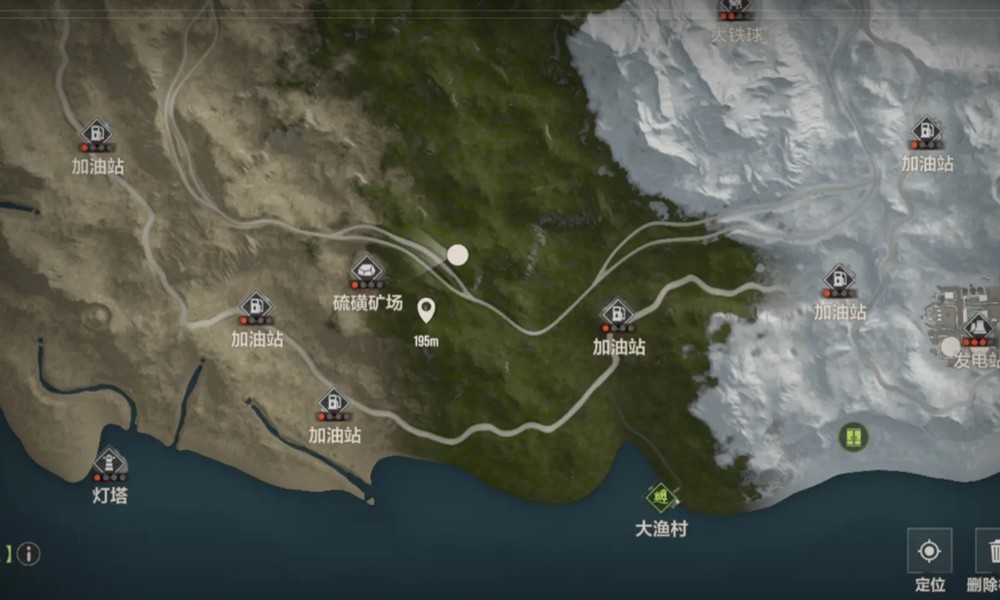Screen dimensions: 1000x600
Task: Click the 大铁球 location marker
Action: (736, 9)
